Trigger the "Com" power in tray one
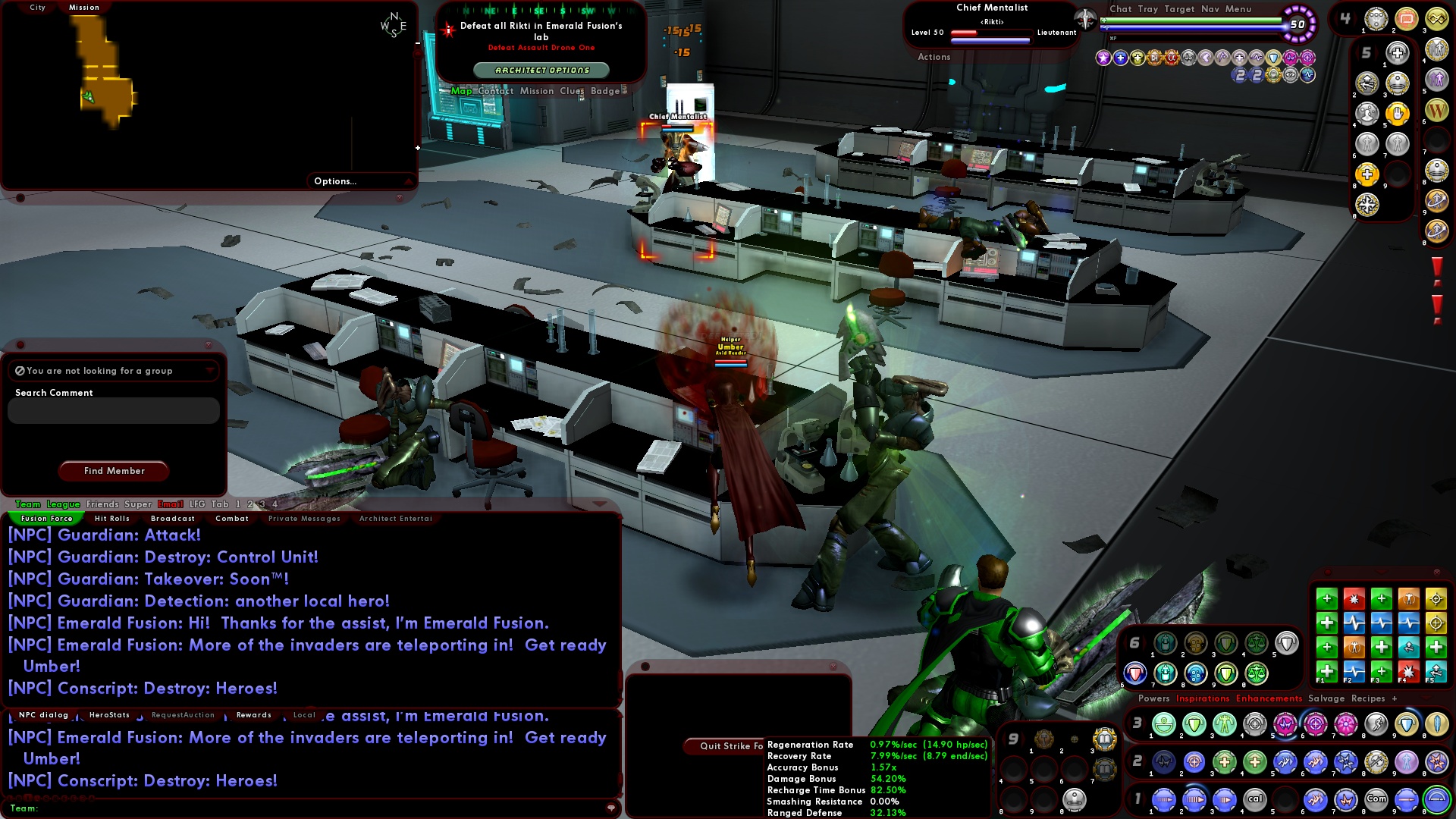 pyautogui.click(x=1376, y=799)
